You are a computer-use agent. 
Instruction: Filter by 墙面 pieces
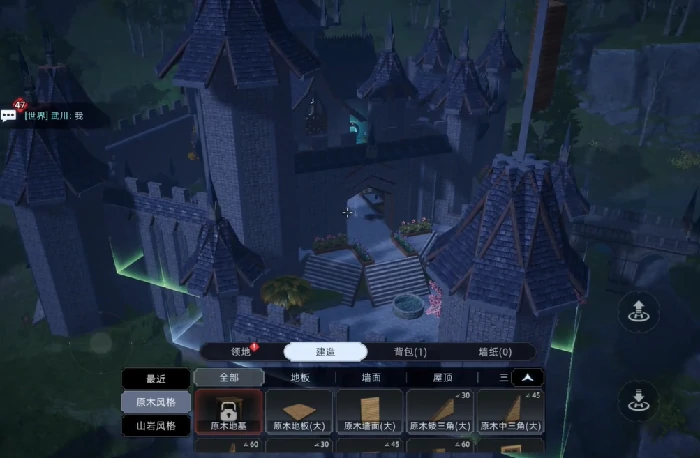tap(371, 377)
